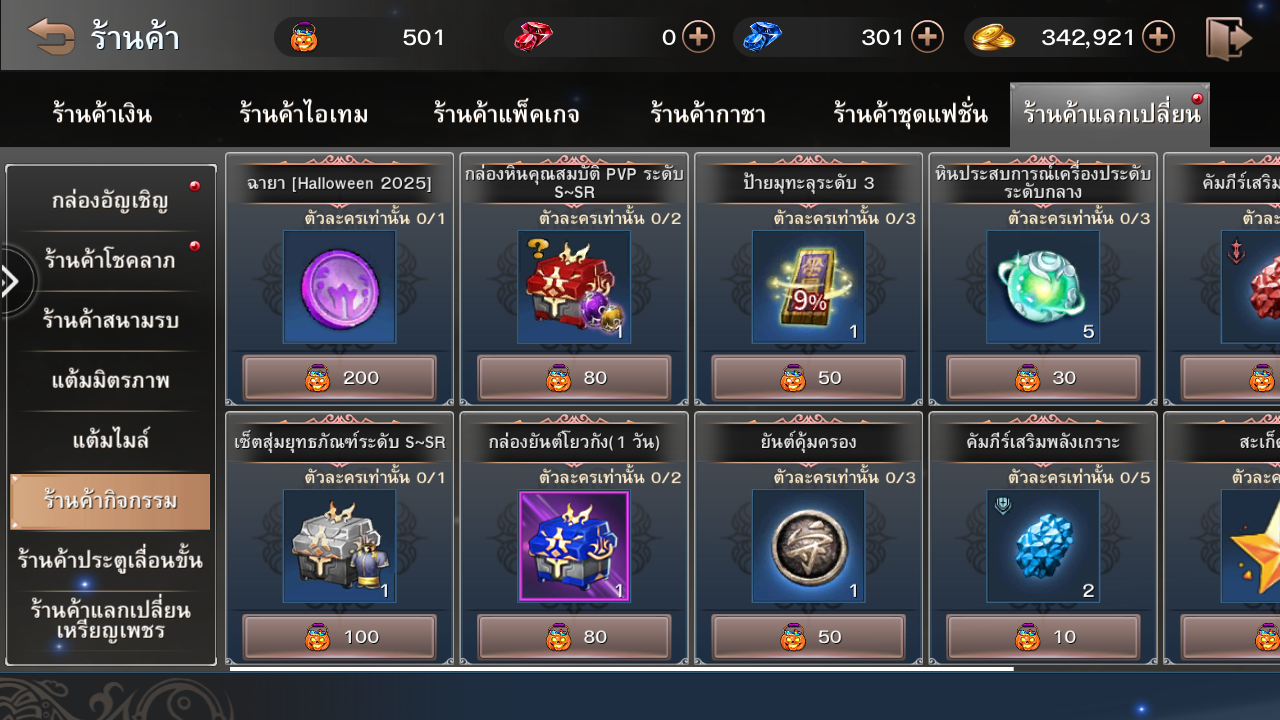Purchase คัมภีร์เสริมพลังเกราะ for 10 pumpkins
Screen dimensions: 1280x720
(x=1043, y=637)
